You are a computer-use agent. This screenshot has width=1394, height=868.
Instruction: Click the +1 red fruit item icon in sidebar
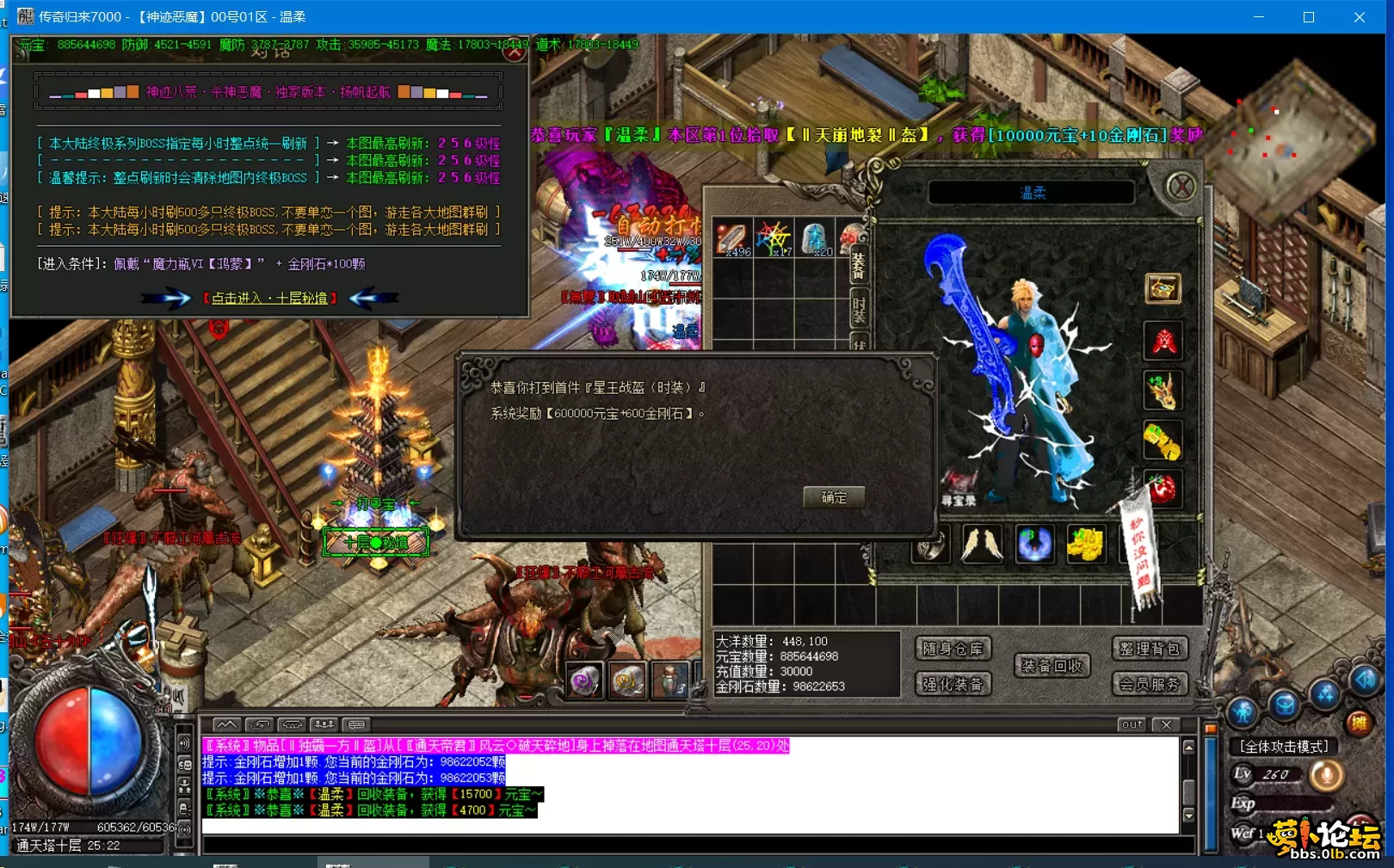tap(1163, 489)
